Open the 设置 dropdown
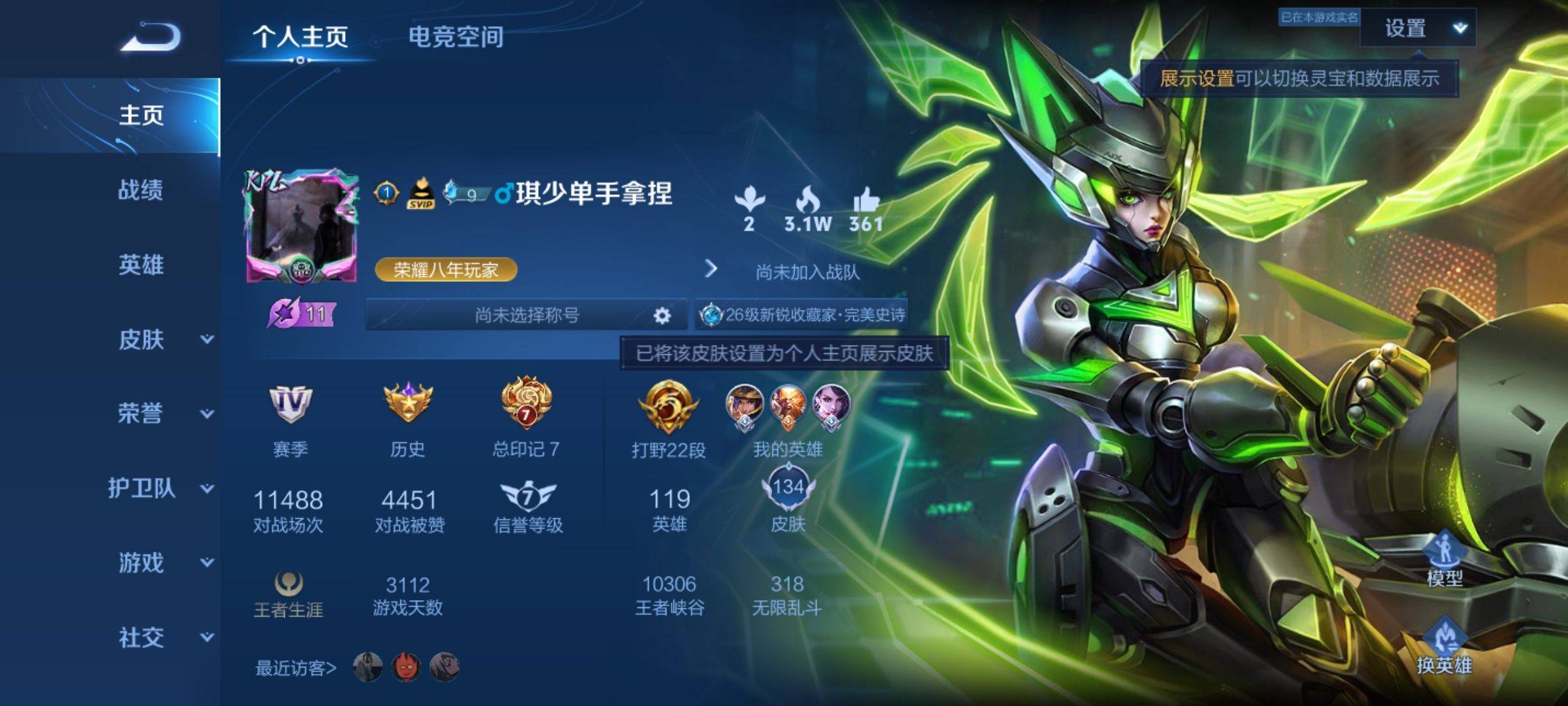 [1418, 29]
